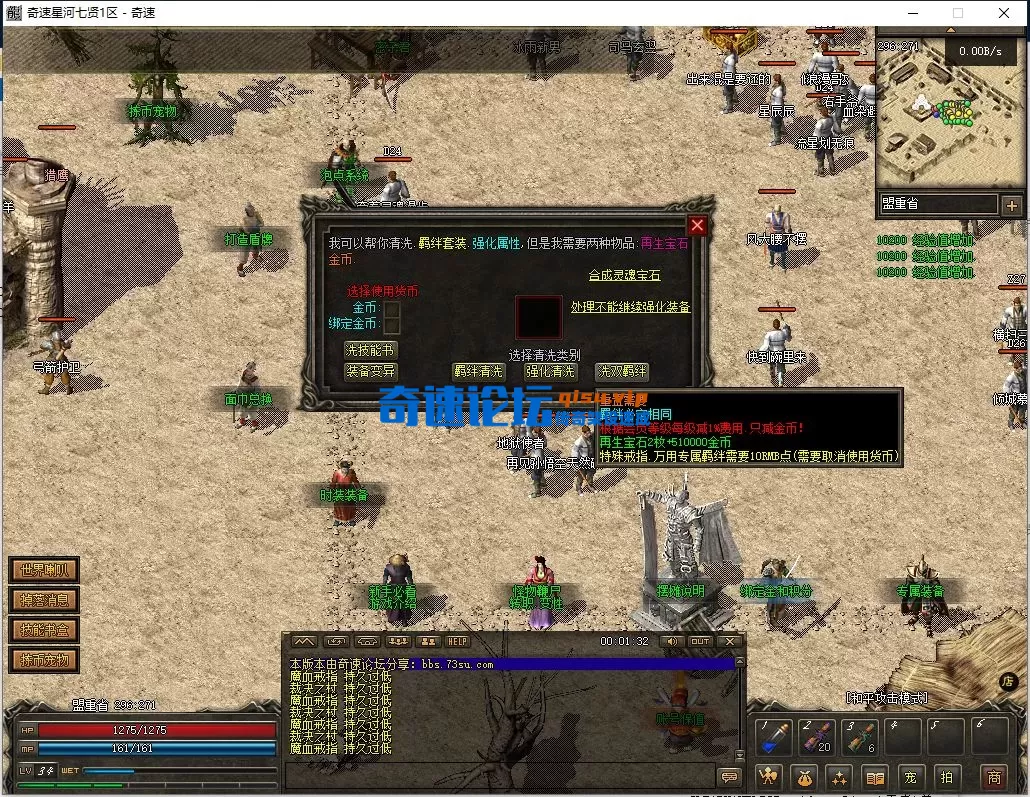The height and width of the screenshot is (797, 1030).
Task: Select the 装备变异 option
Action: click(370, 370)
